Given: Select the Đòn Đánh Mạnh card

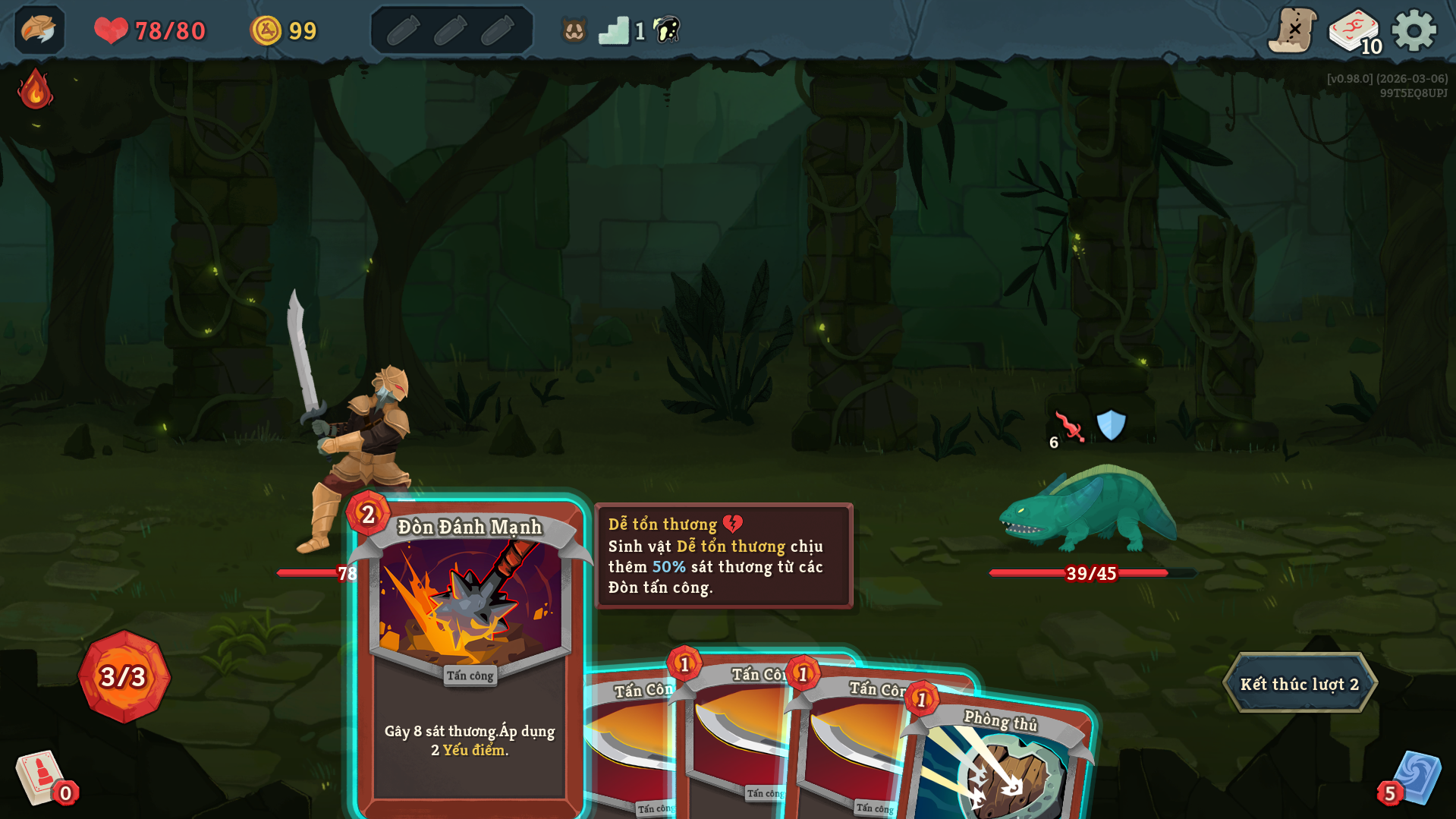Looking at the screenshot, I should coord(470,653).
